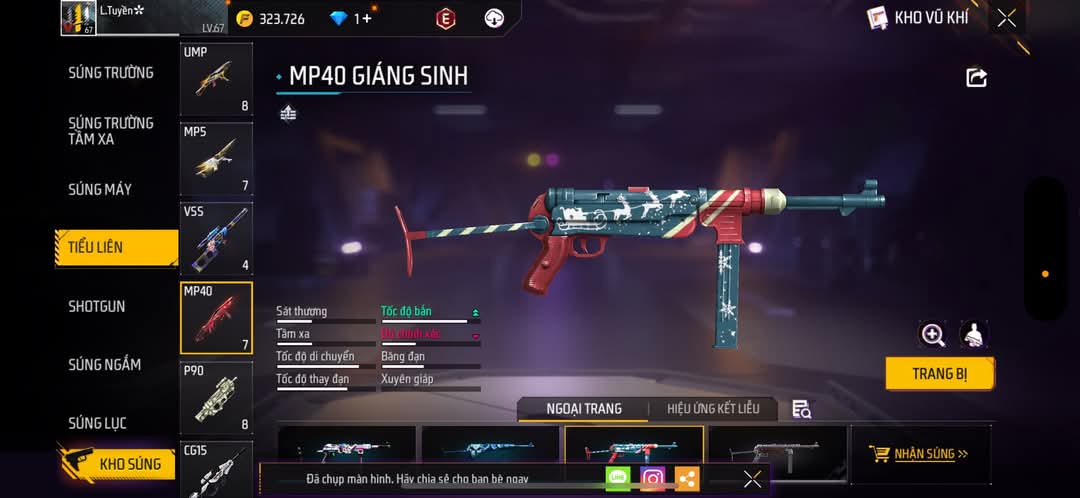Viewport: 1080px width, 498px height.
Task: Open the SÚNG LỤC category
Action: (97, 423)
